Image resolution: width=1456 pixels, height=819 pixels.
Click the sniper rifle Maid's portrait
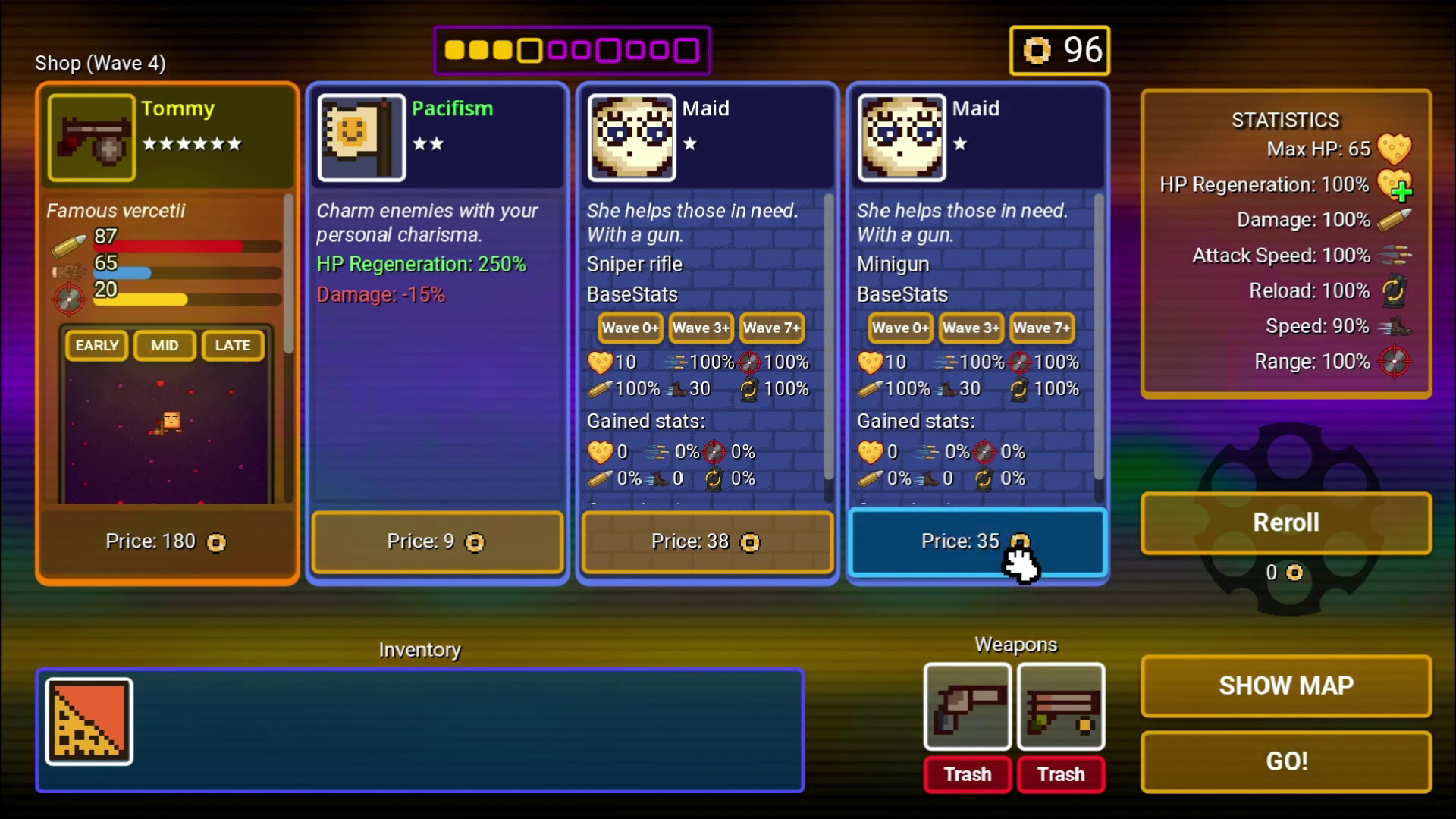coord(631,137)
